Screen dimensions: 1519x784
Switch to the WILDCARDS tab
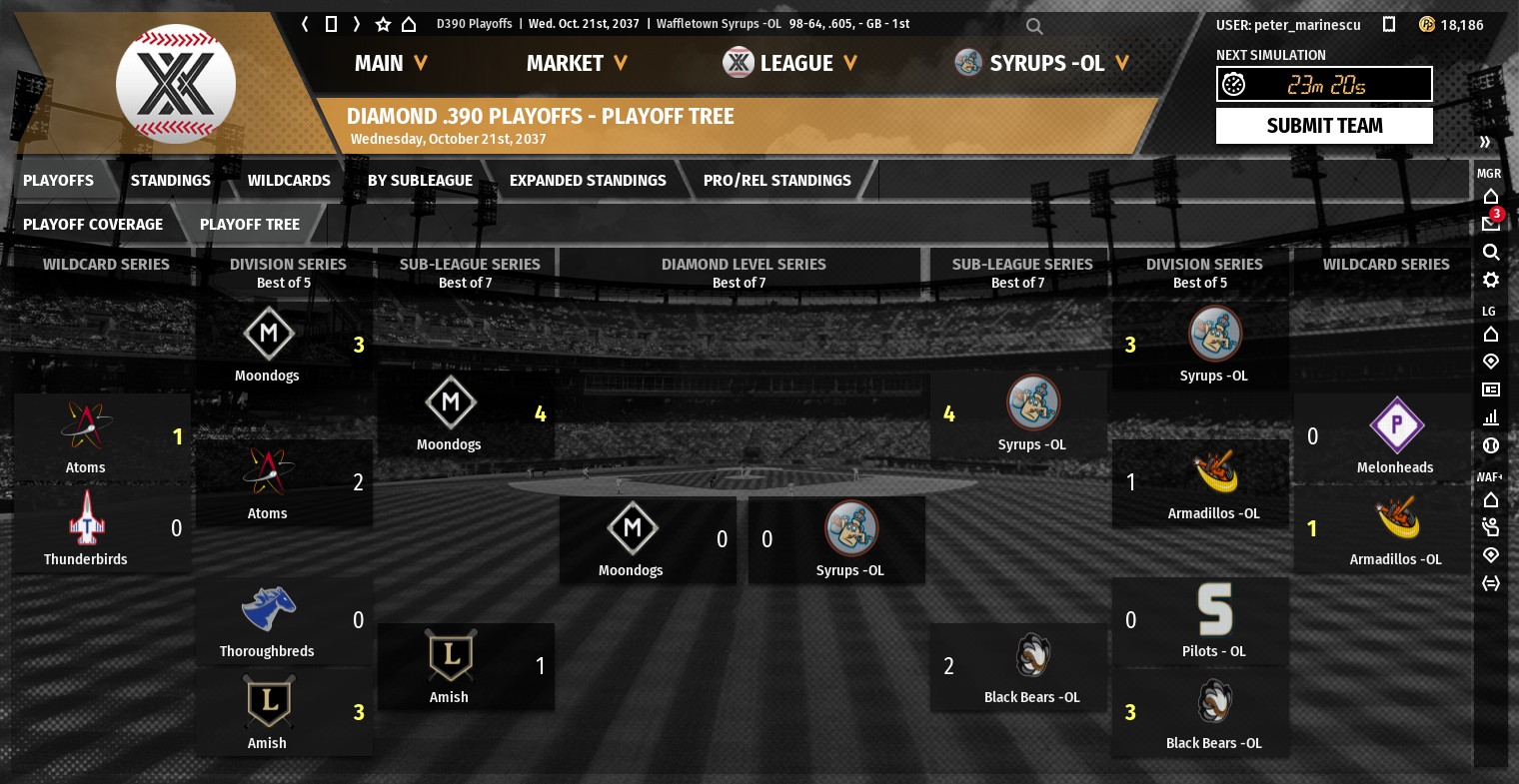(x=289, y=181)
